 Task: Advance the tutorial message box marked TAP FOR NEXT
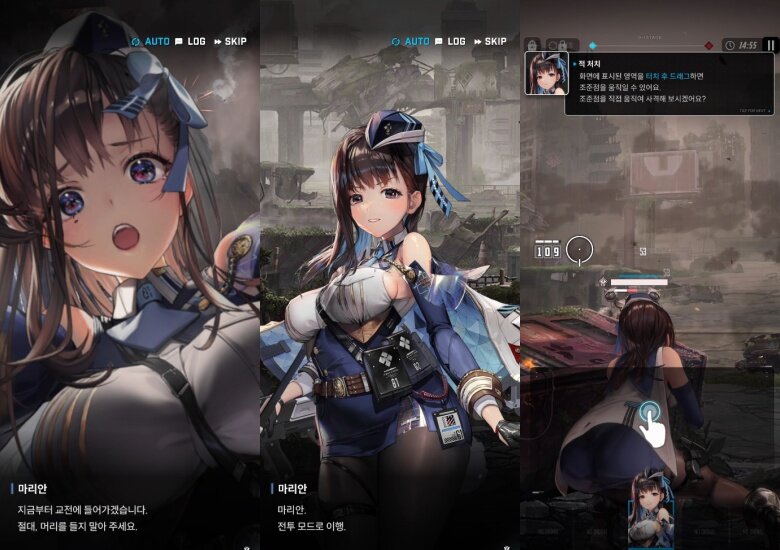click(669, 85)
